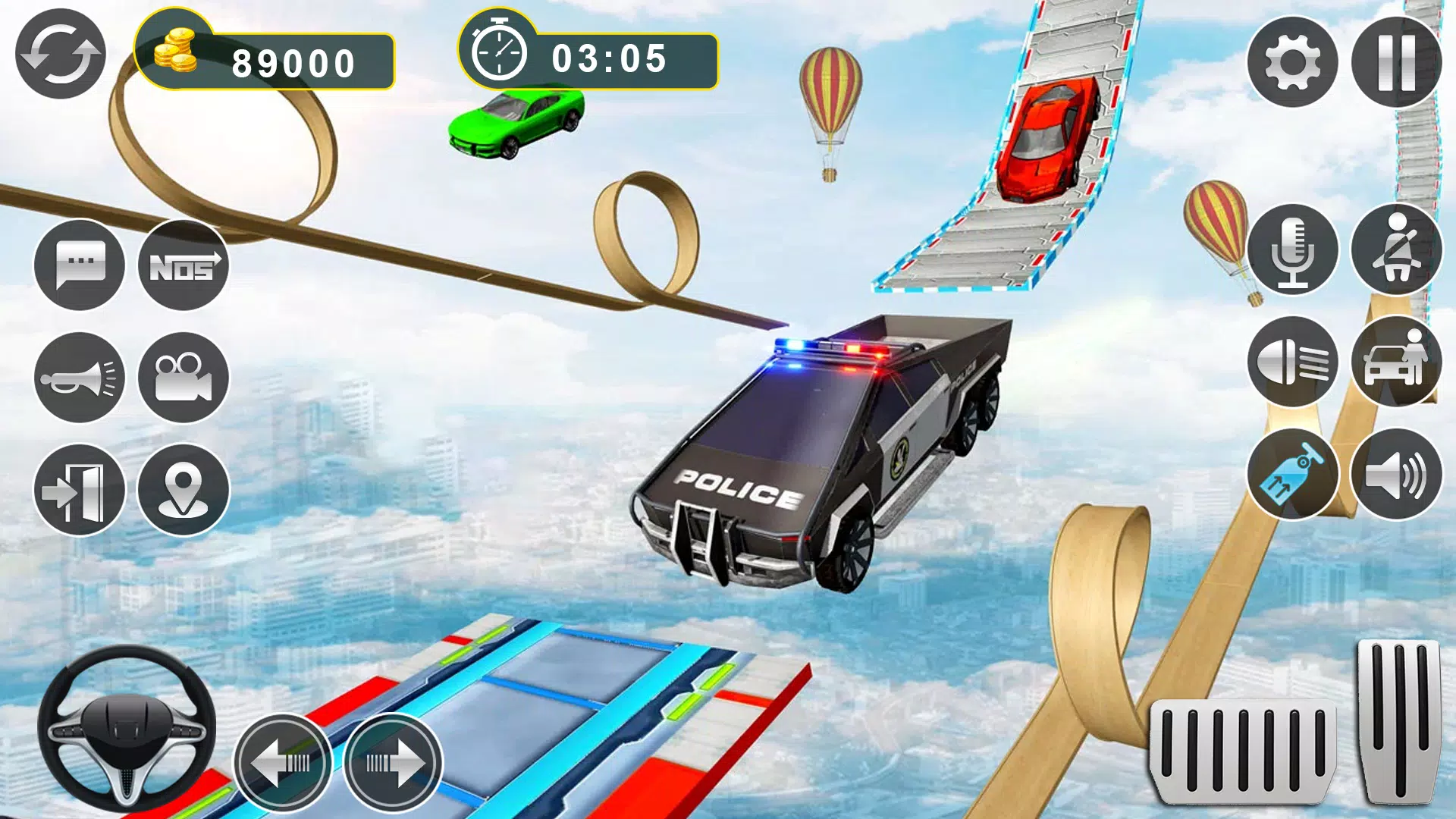
Task: Activate the NOS boost
Action: pyautogui.click(x=184, y=265)
